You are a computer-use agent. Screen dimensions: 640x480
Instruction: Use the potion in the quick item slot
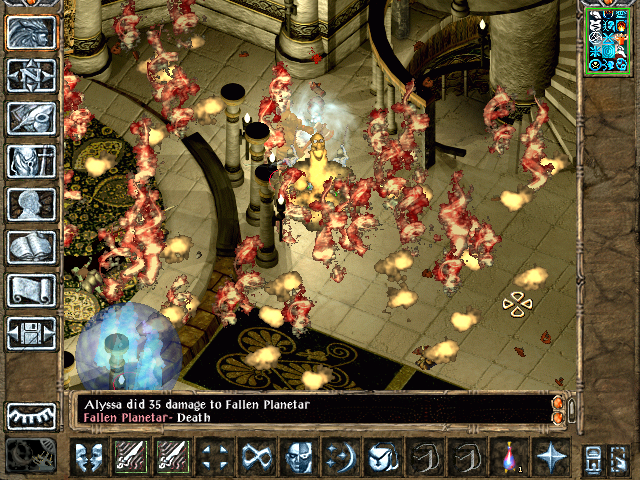click(509, 457)
